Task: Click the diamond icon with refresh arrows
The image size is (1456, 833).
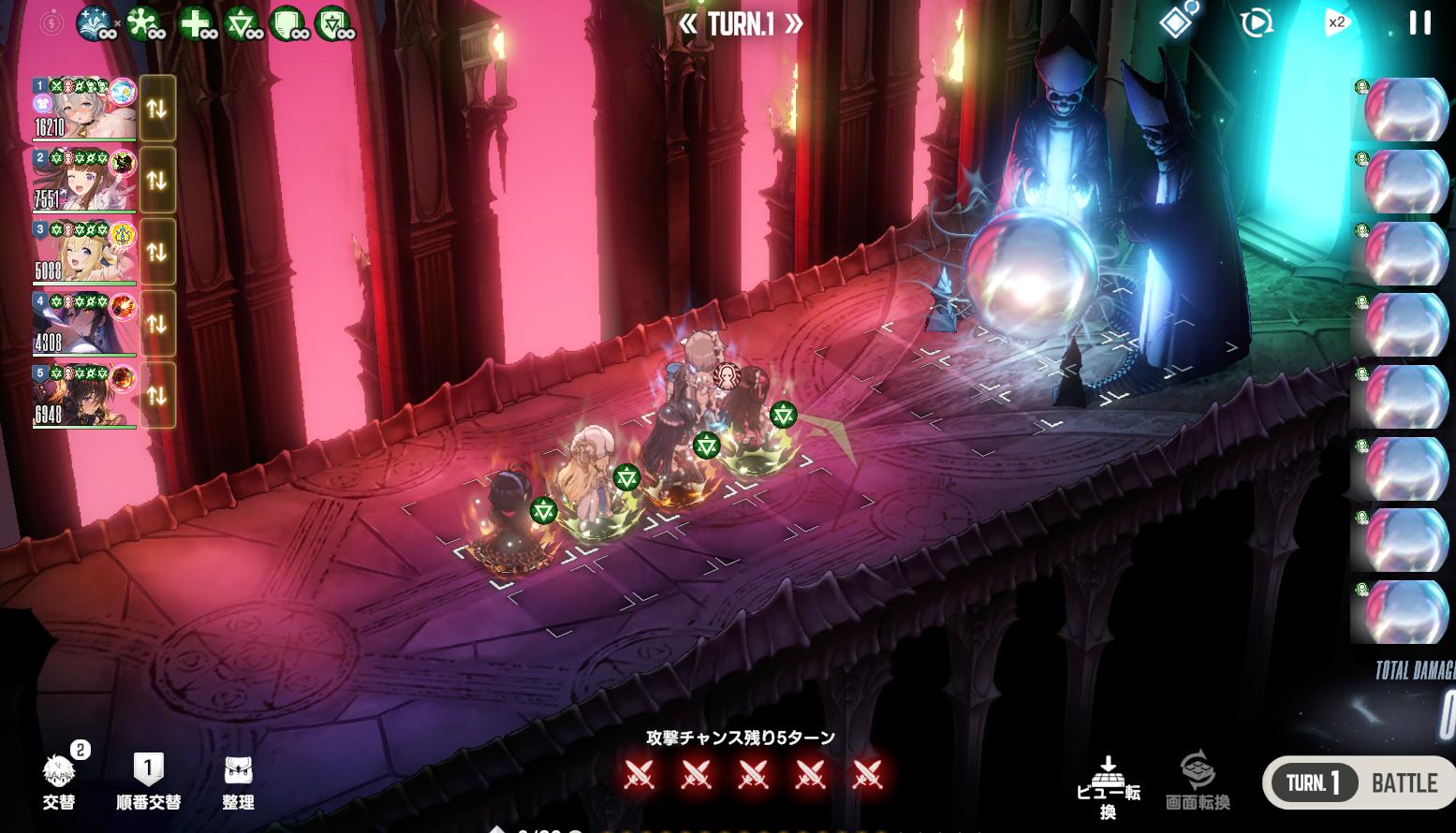Action: pyautogui.click(x=1177, y=22)
